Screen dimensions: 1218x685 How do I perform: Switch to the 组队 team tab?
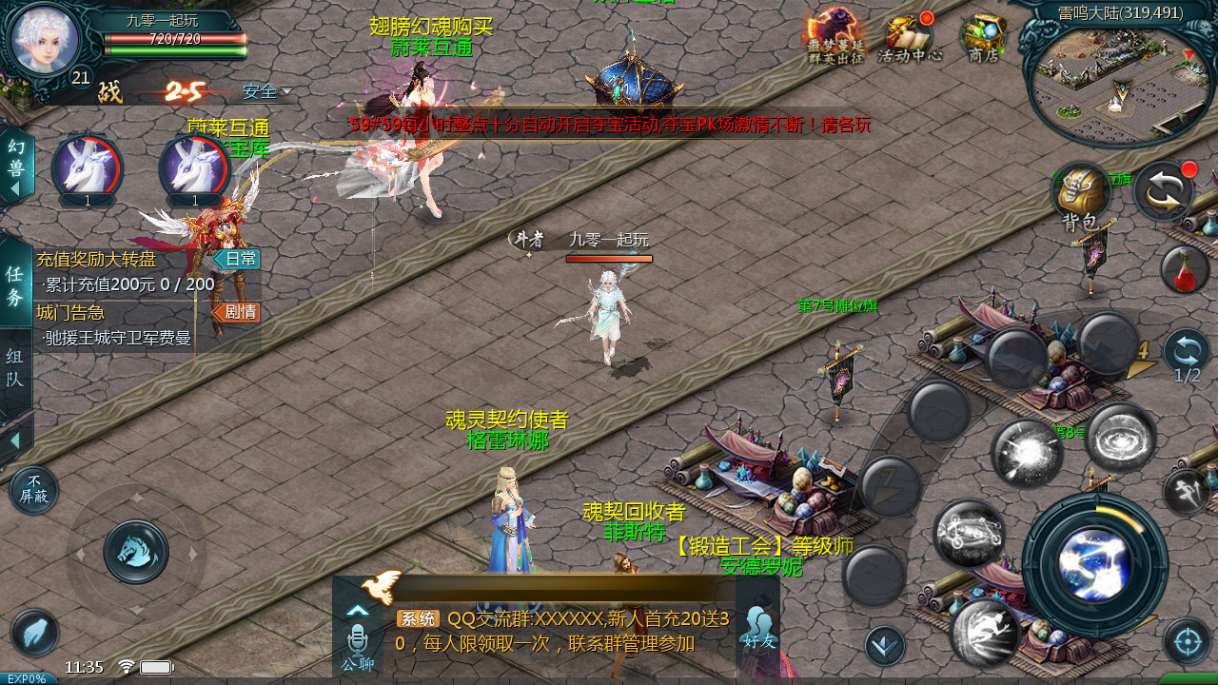(15, 369)
